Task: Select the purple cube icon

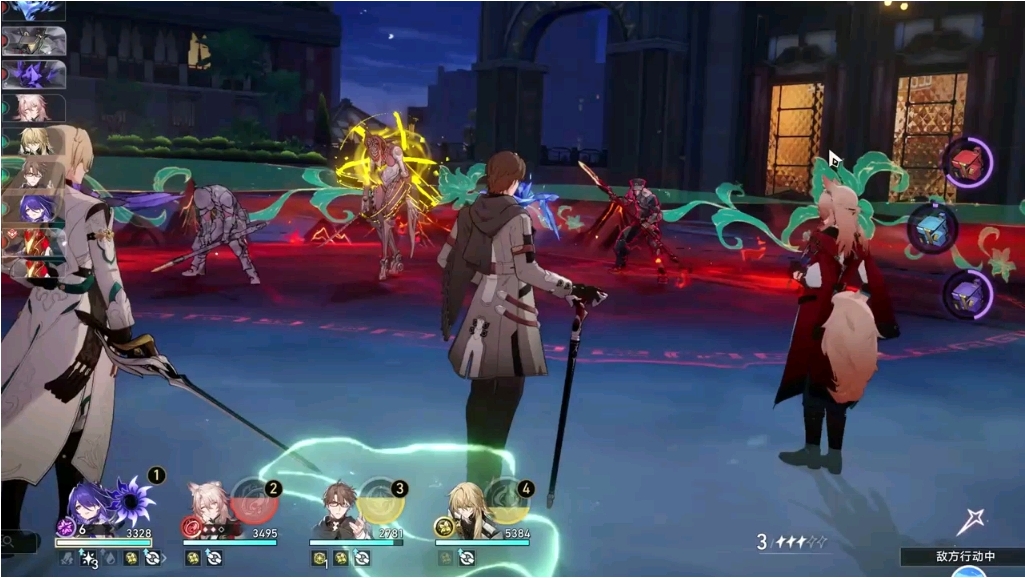Action: pyautogui.click(x=967, y=294)
